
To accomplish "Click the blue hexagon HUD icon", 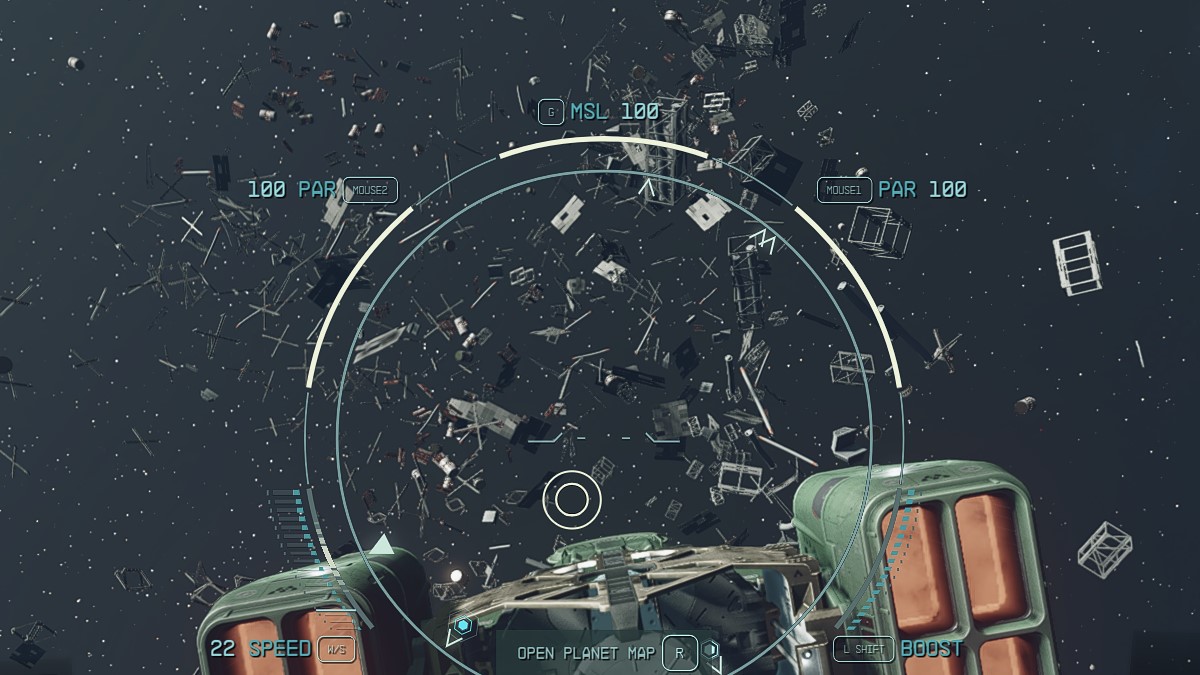I will 463,627.
